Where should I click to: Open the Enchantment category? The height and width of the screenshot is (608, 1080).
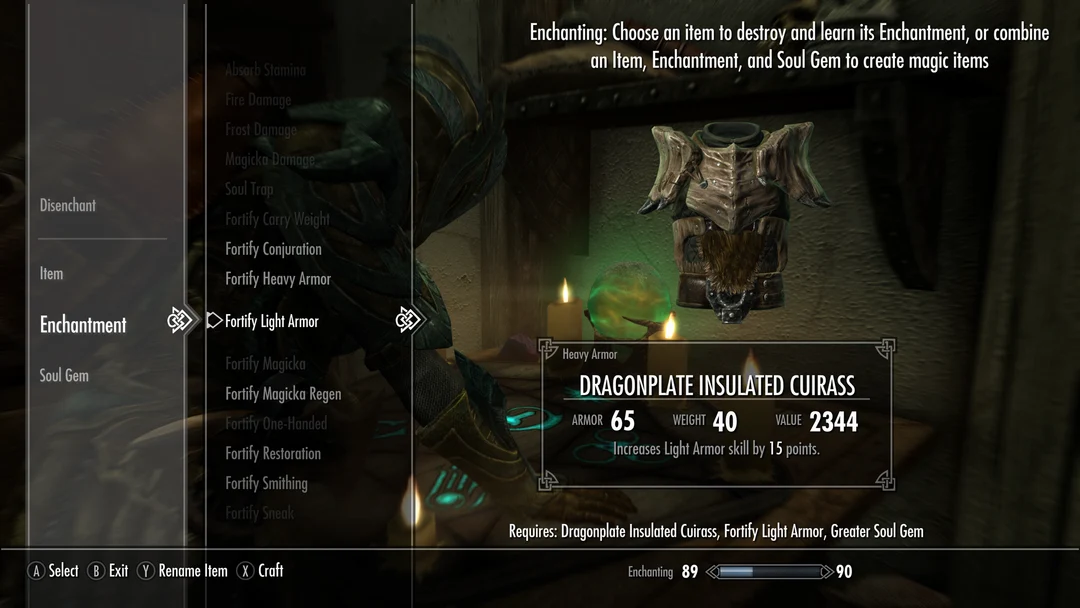tap(83, 325)
